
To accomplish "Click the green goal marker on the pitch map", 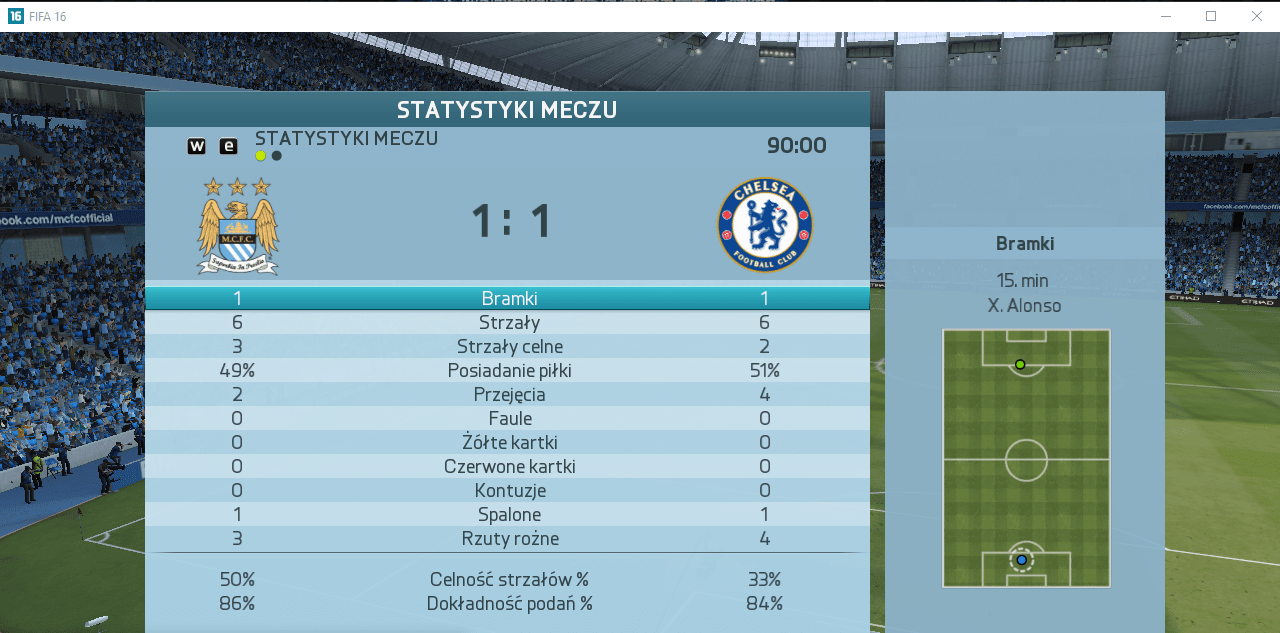I will pos(1020,364).
